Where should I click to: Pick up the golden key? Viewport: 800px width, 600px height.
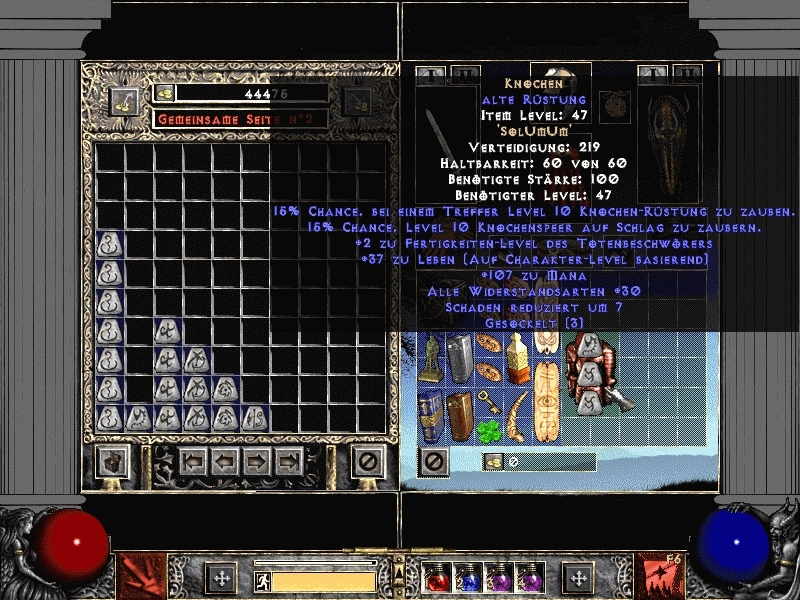coord(489,400)
